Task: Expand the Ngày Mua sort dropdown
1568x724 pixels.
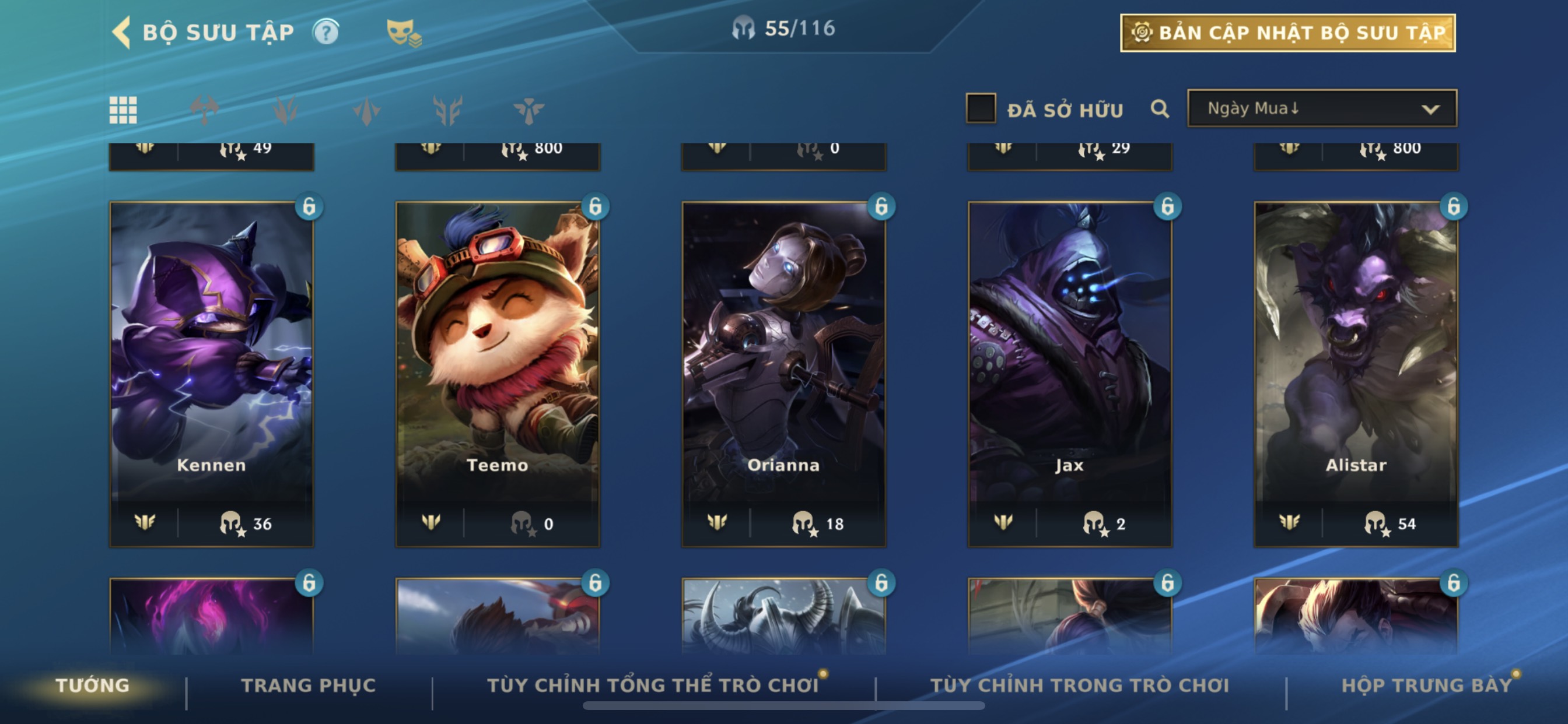Action: click(x=1322, y=109)
